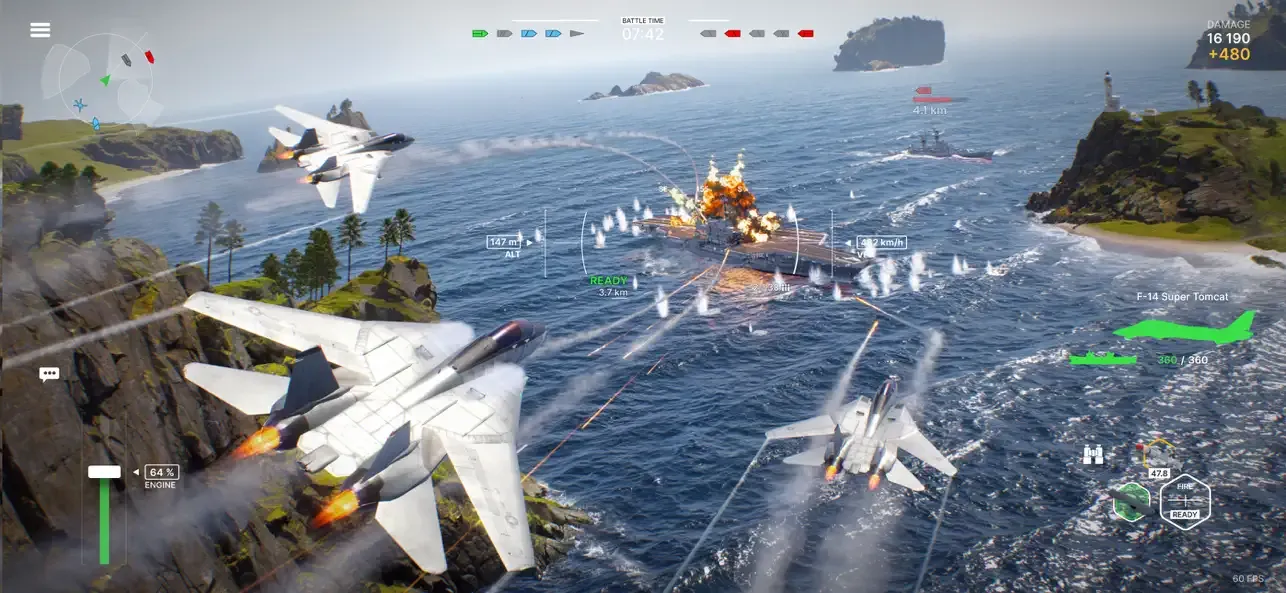Tap the Fire Ready hexagon button

1185,501
